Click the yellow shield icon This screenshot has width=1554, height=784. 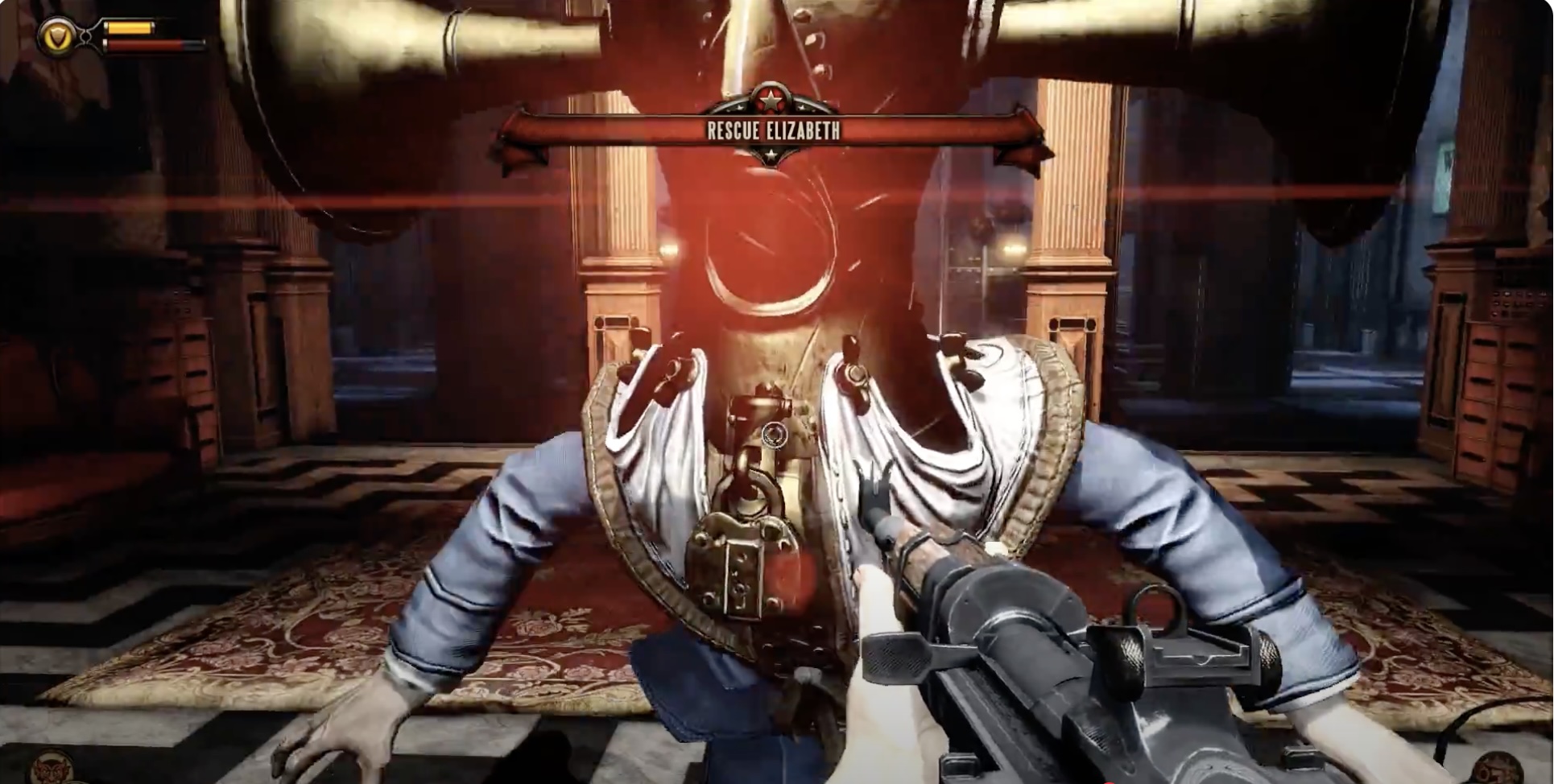tap(57, 36)
